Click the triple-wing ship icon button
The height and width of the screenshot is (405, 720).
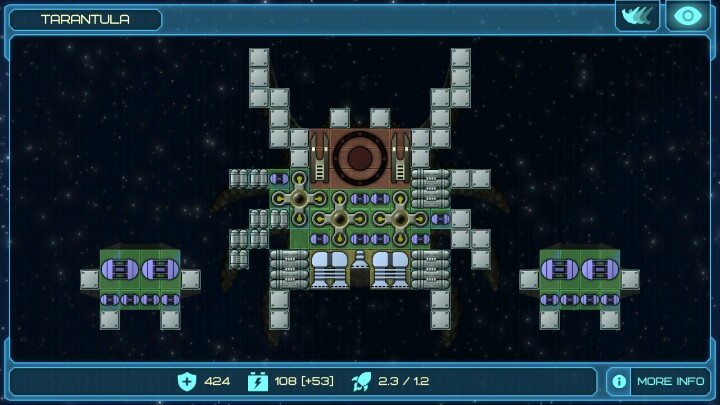pyautogui.click(x=638, y=16)
